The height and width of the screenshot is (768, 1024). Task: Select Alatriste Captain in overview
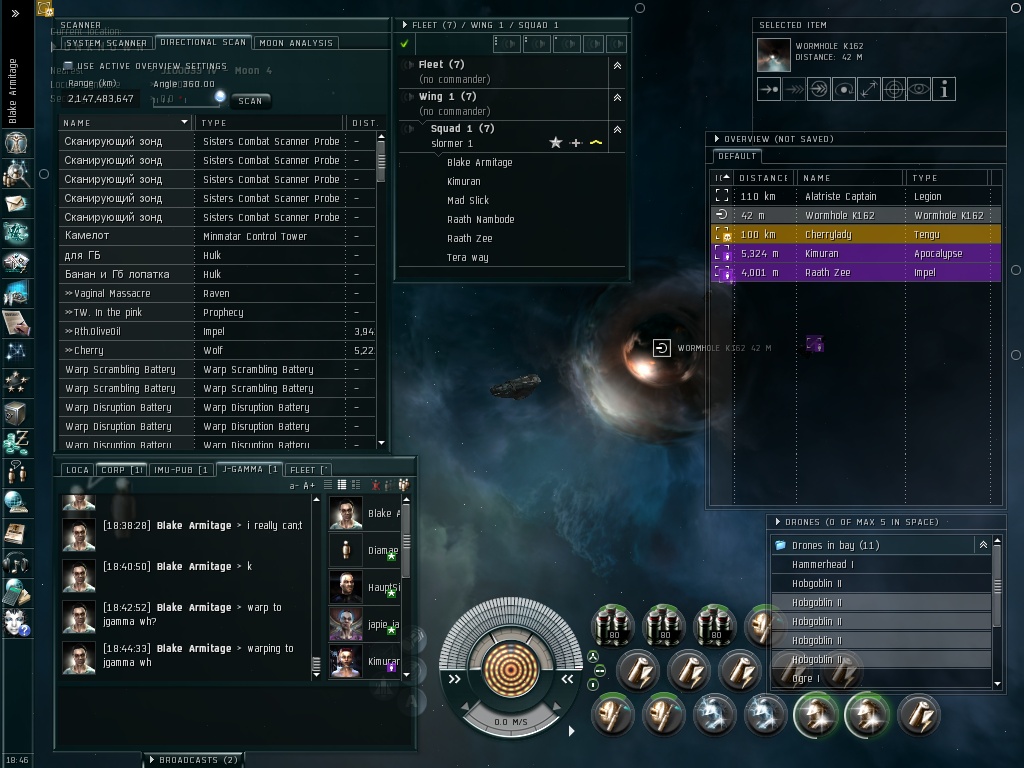840,197
